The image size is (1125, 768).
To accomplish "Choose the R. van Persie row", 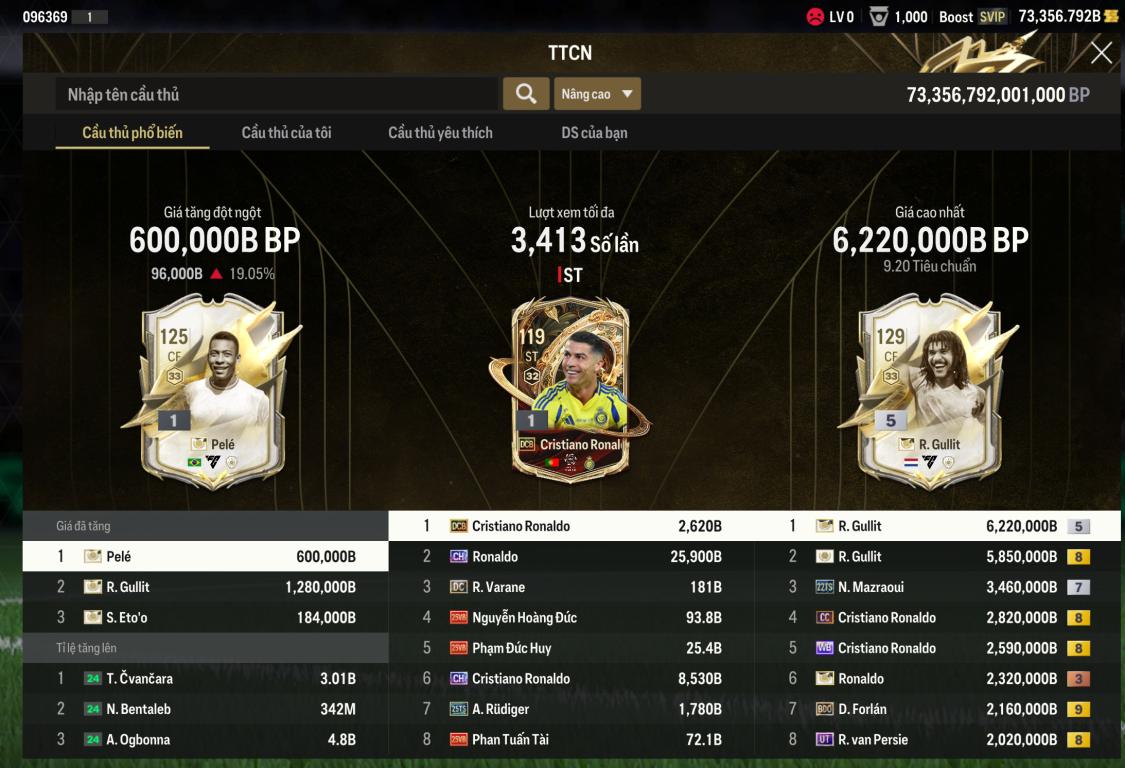I will tap(940, 740).
